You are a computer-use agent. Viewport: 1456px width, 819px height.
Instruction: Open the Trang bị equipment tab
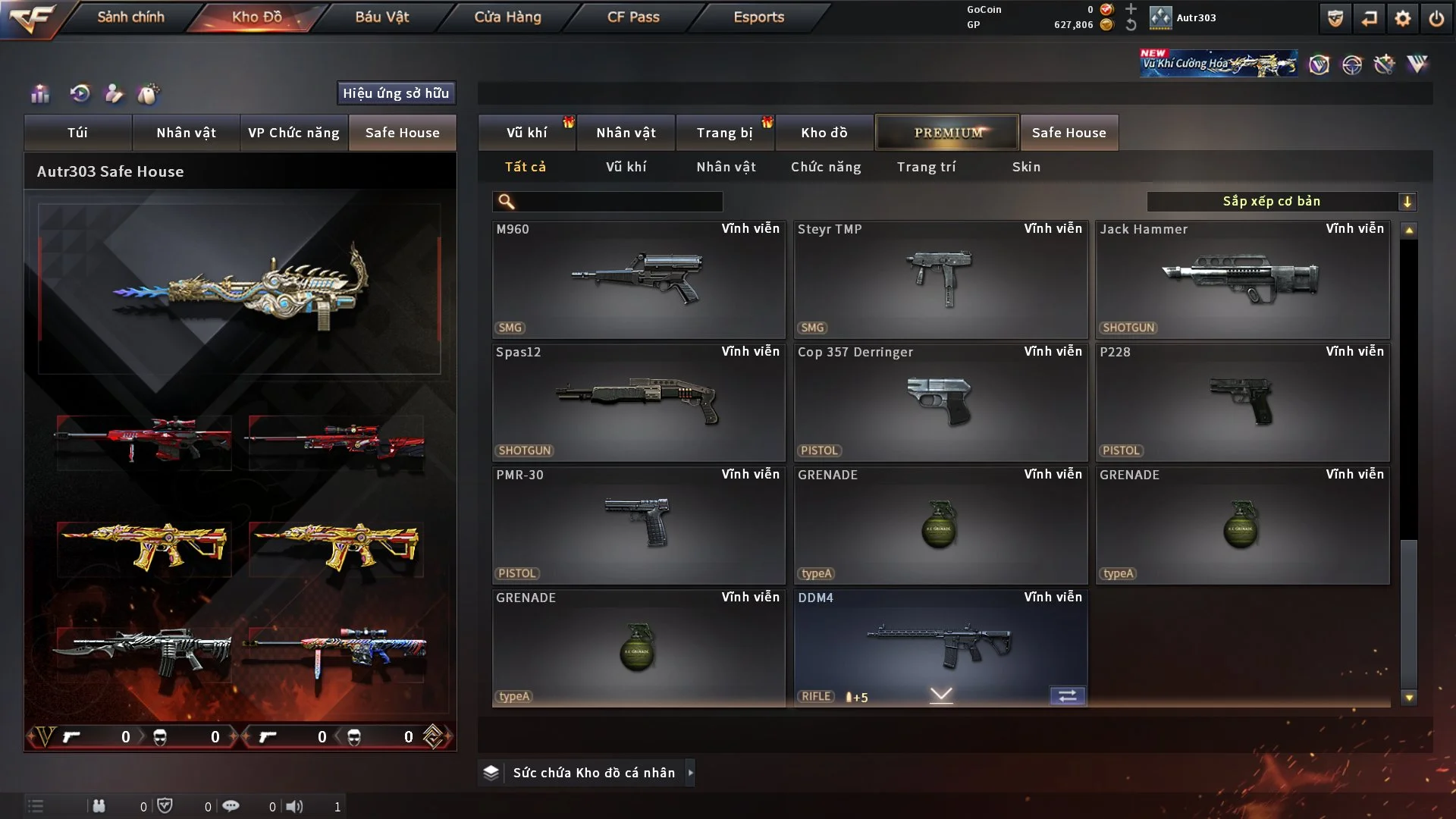724,133
